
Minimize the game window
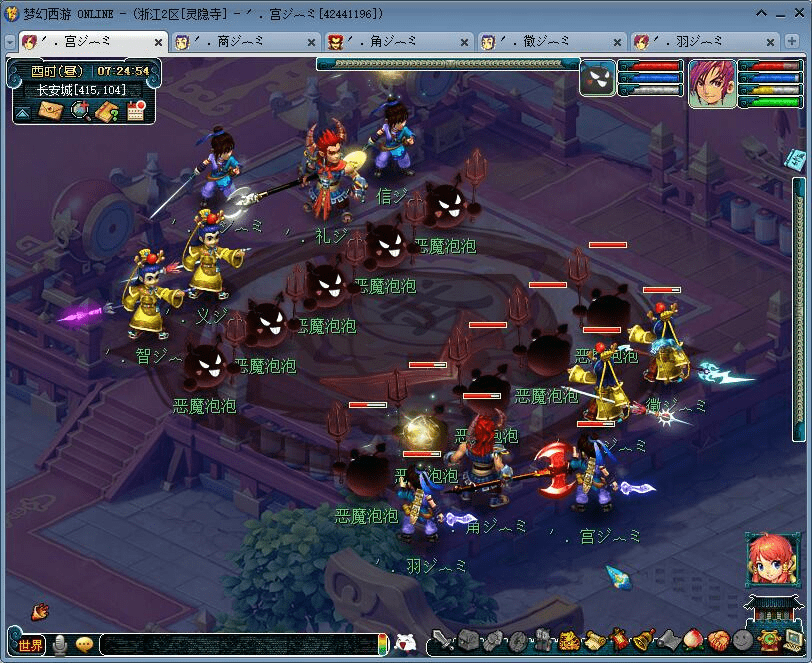[762, 13]
